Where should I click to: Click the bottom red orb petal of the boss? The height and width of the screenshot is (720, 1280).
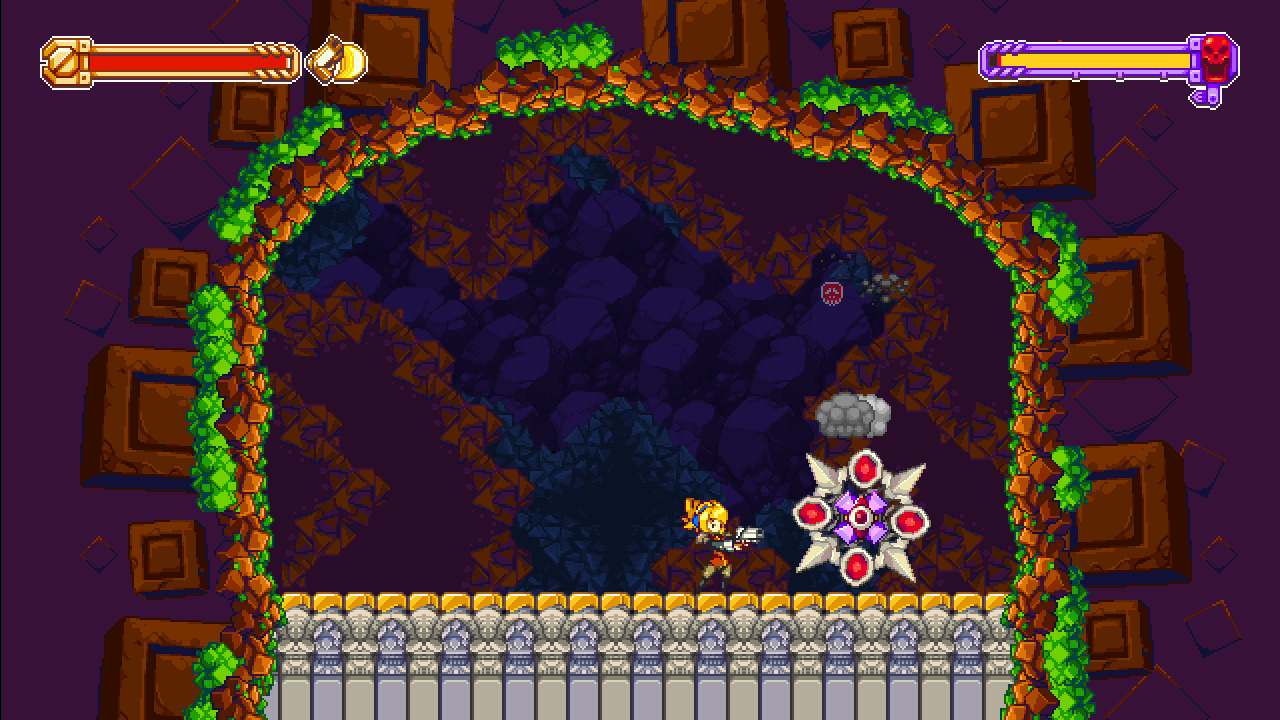pos(858,564)
